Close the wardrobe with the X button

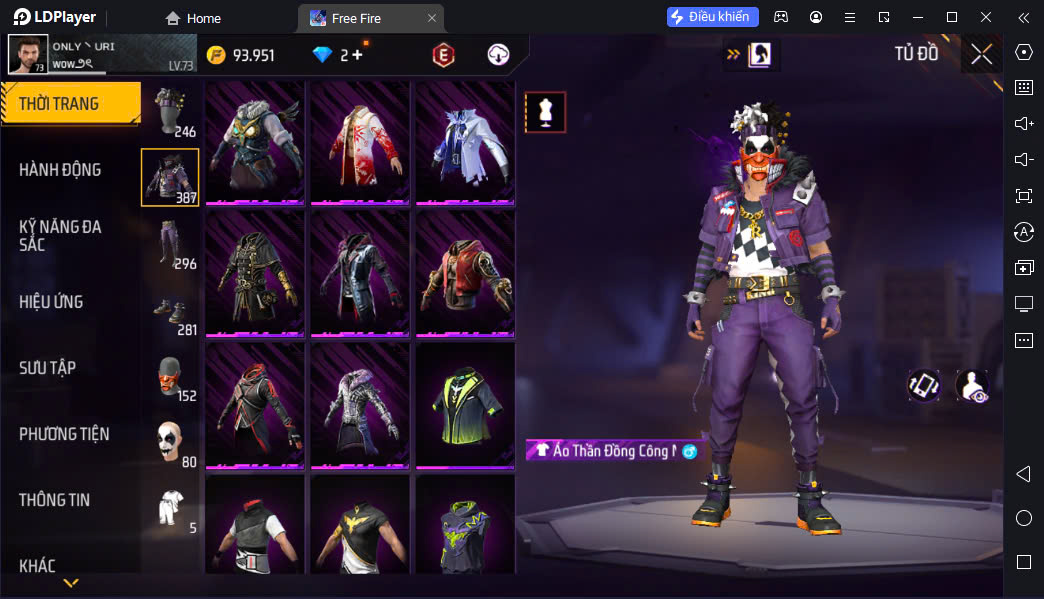click(x=981, y=54)
